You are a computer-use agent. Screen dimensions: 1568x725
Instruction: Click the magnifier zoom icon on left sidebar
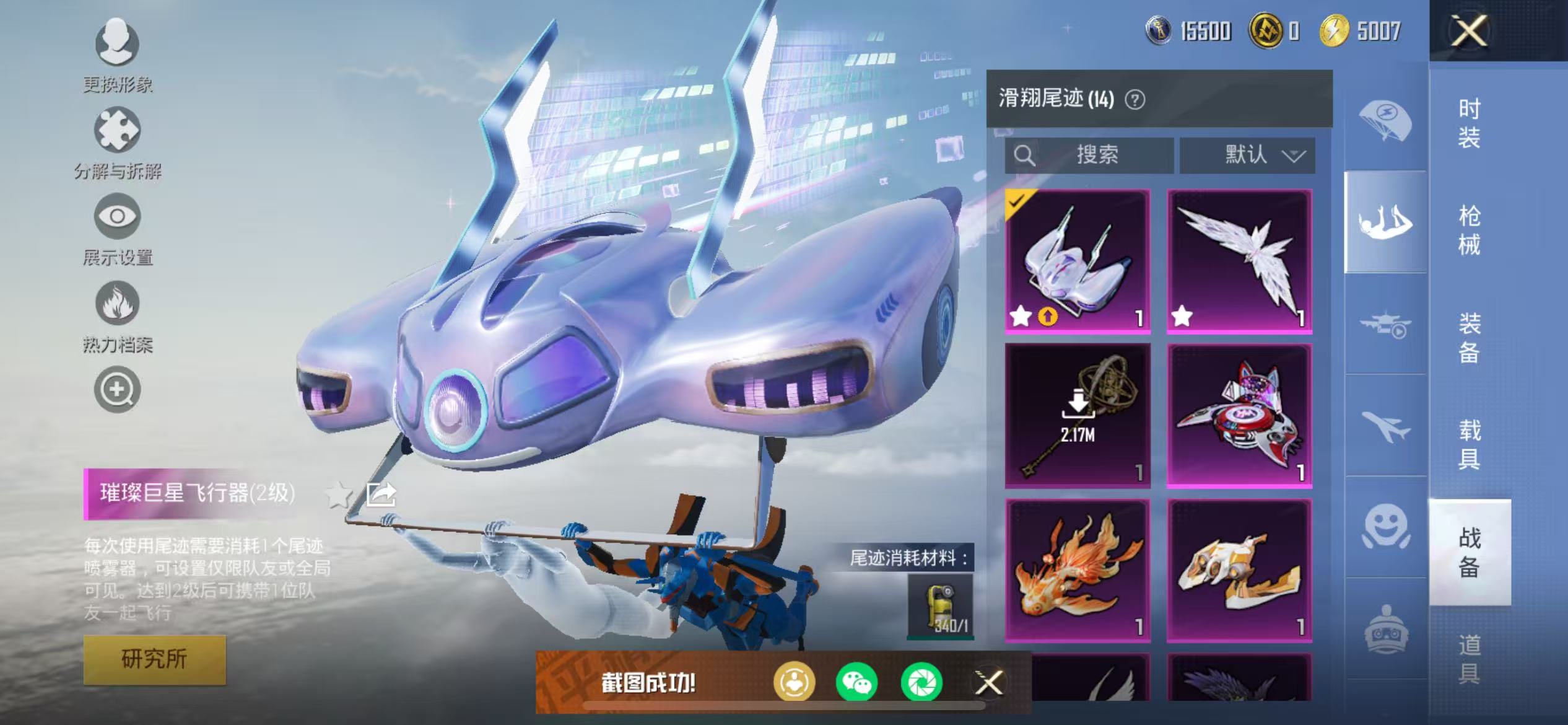tap(116, 390)
